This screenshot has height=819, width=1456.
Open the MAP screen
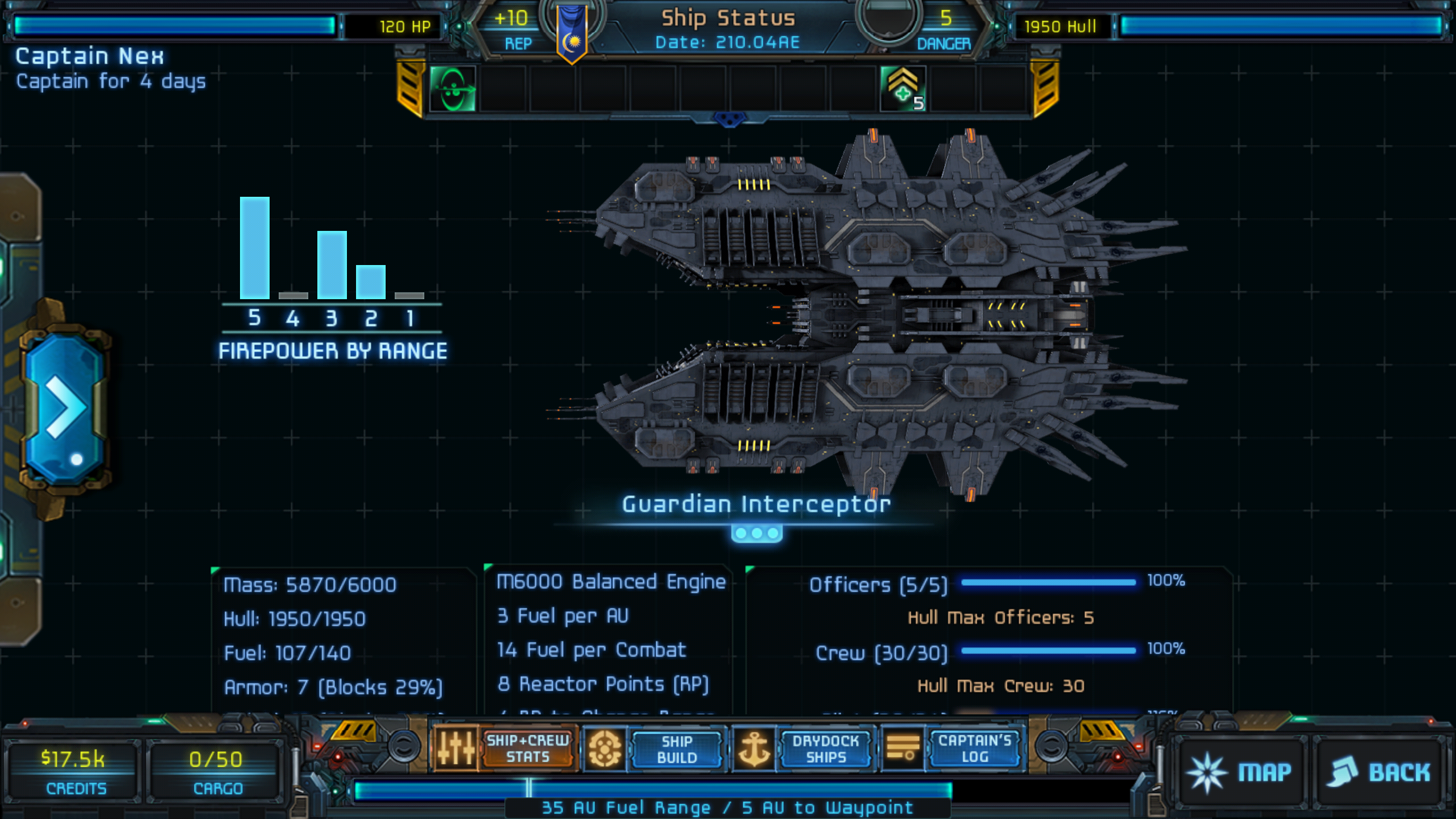point(1240,772)
